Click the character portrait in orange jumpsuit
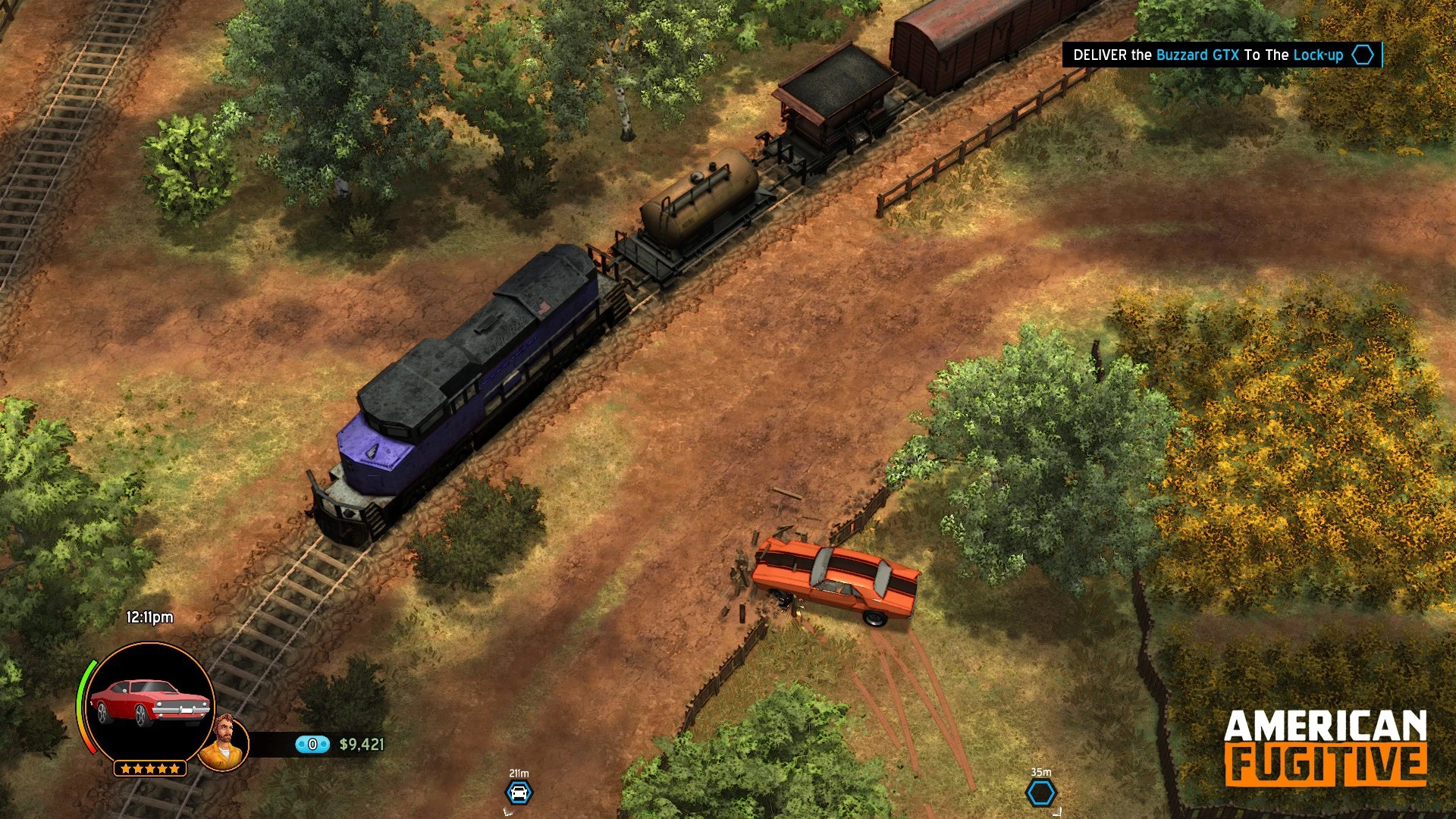The width and height of the screenshot is (1456, 819). tap(224, 741)
